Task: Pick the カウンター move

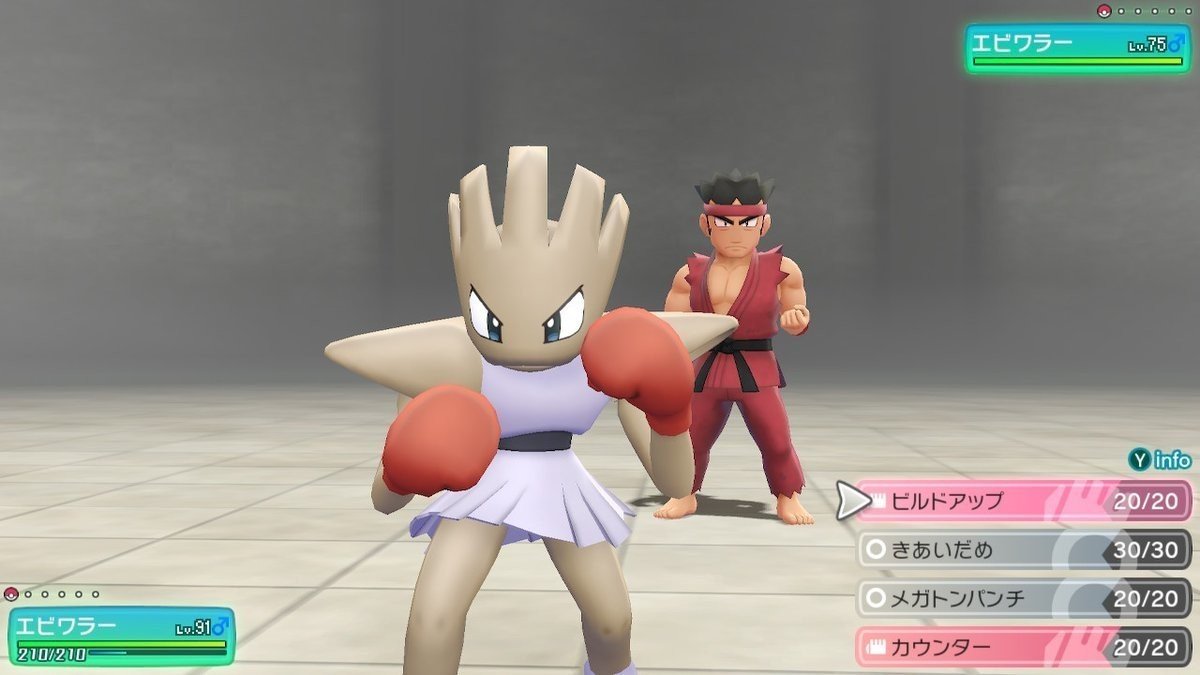Action: [1020, 646]
